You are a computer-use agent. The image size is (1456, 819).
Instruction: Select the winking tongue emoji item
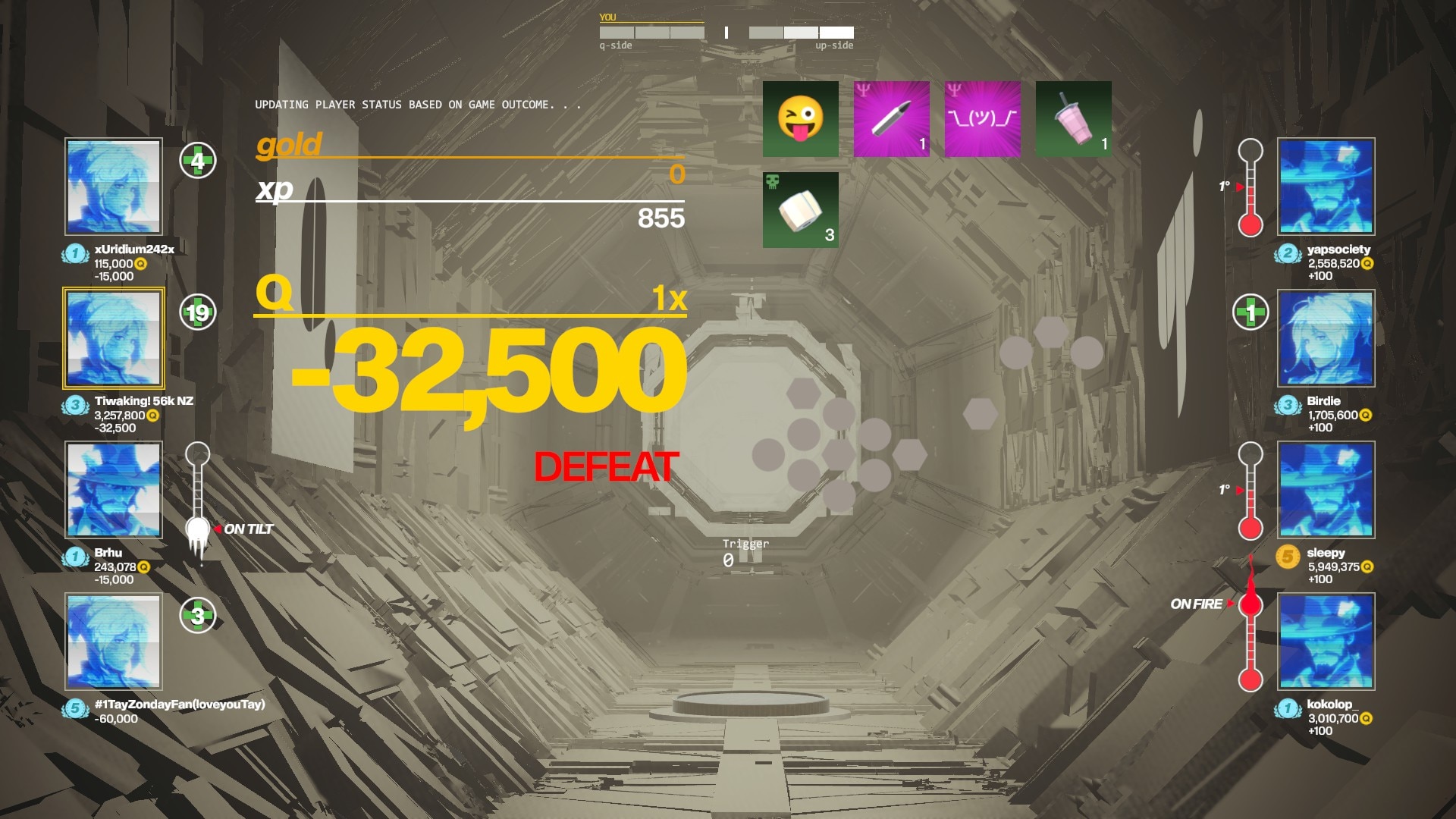pyautogui.click(x=800, y=119)
